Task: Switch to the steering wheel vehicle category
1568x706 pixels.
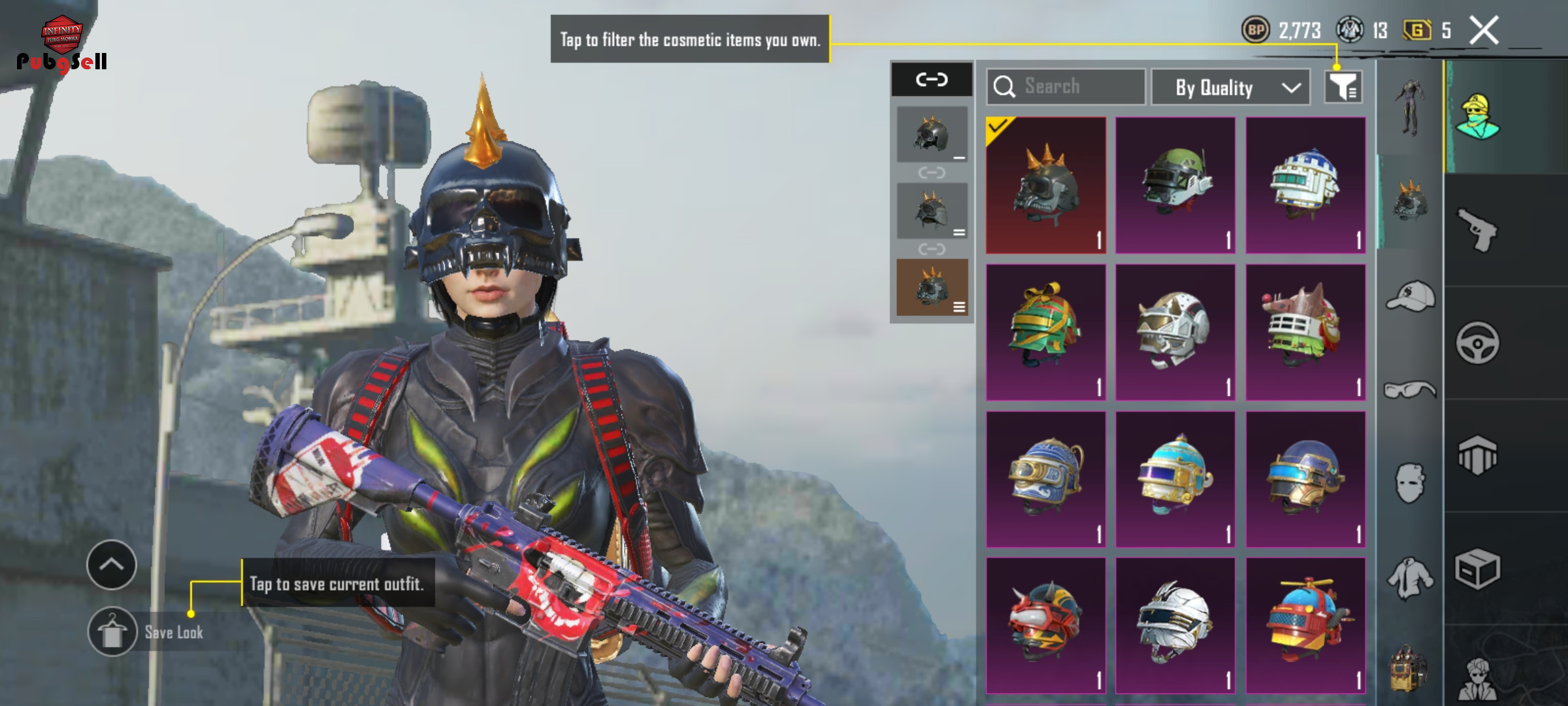Action: click(x=1477, y=343)
